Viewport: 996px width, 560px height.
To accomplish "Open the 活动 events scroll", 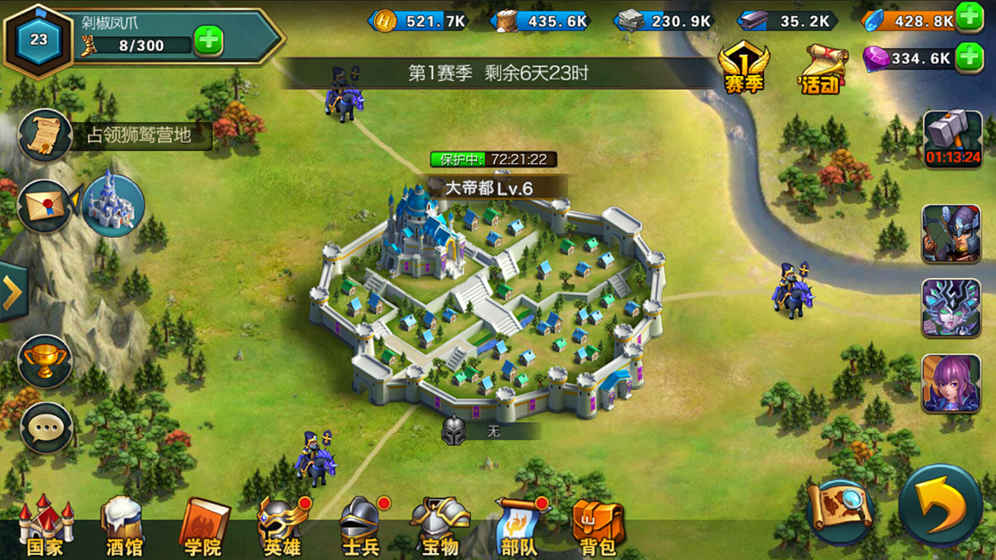I will 821,69.
